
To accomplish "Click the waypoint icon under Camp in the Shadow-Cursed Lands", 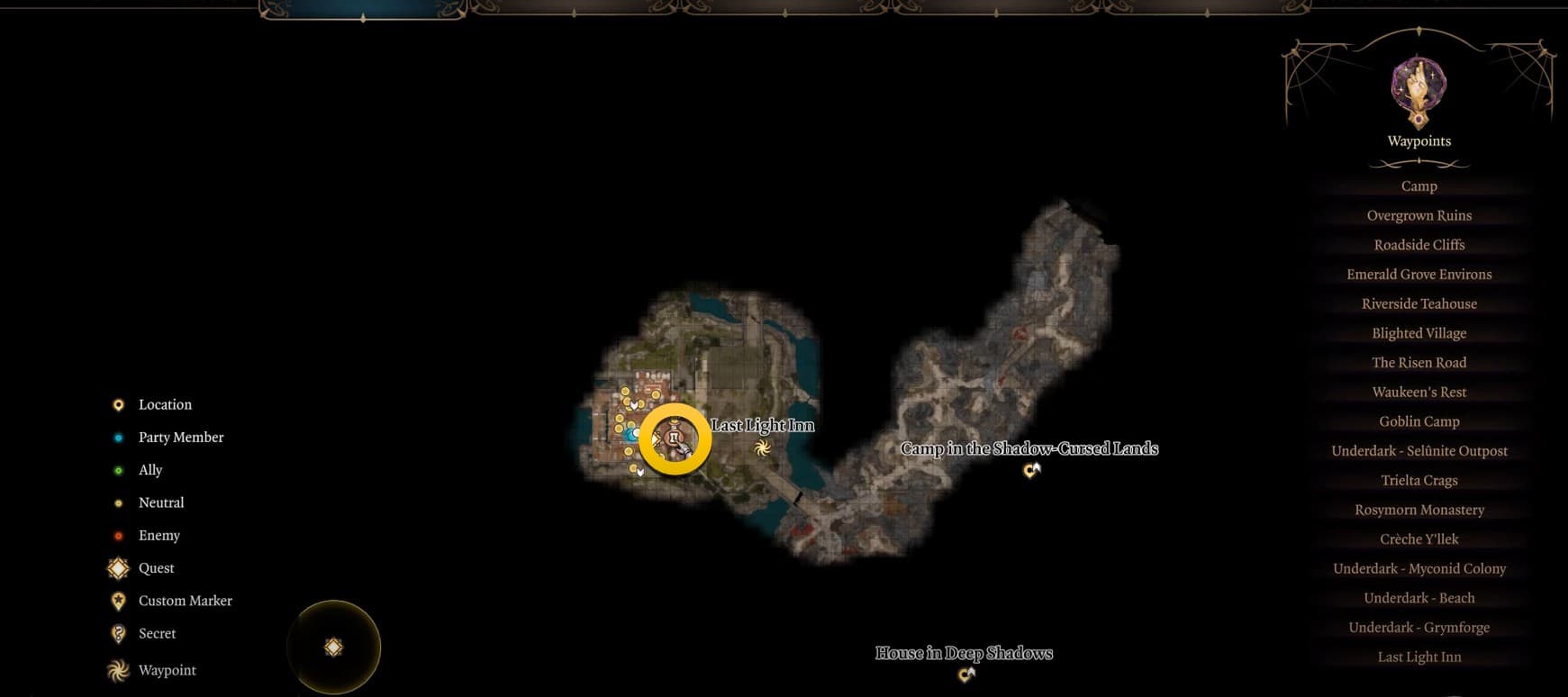I will point(1032,468).
